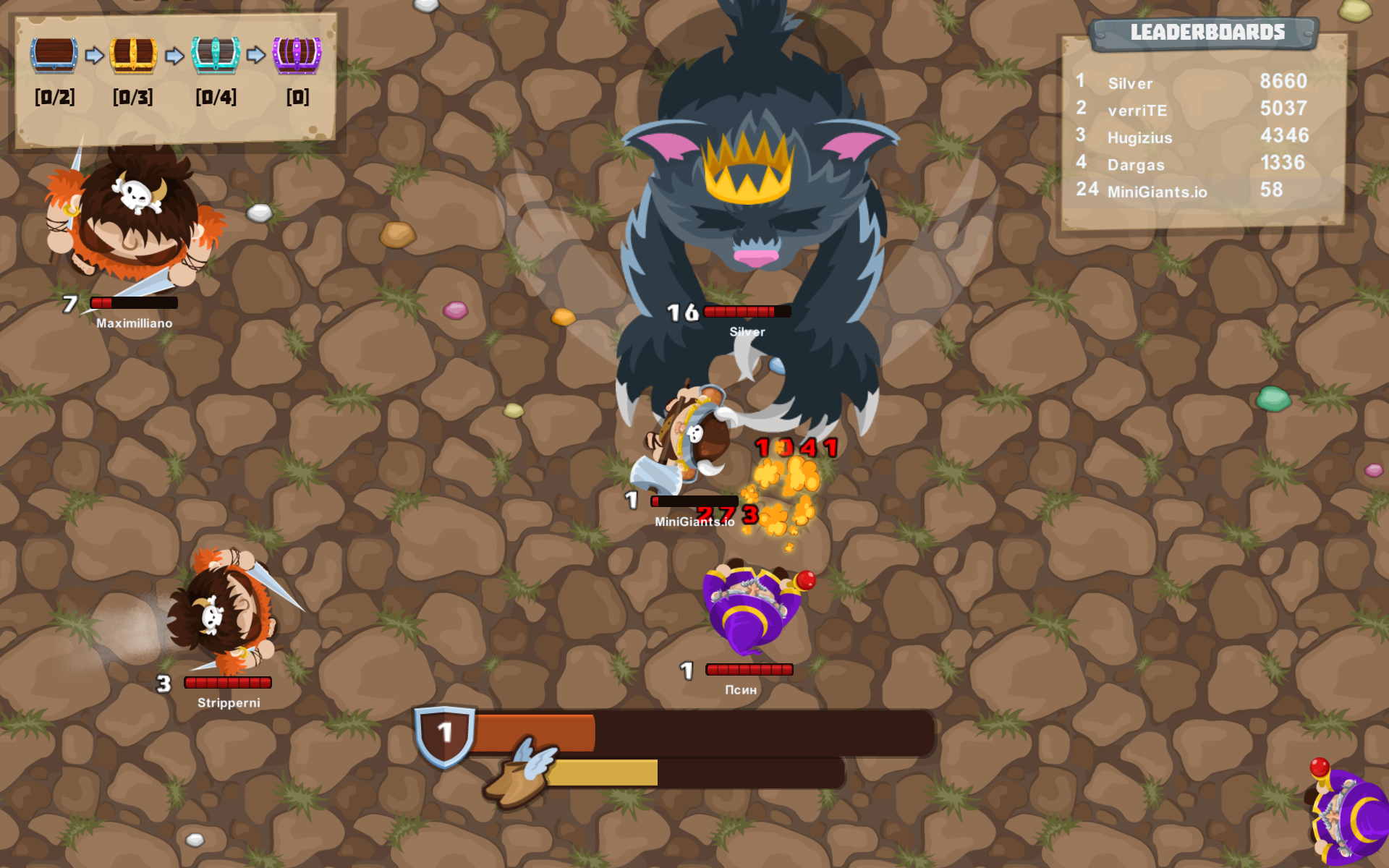Click the arrow between teal and purple chests
Viewport: 1389px width, 868px height.
(x=257, y=54)
